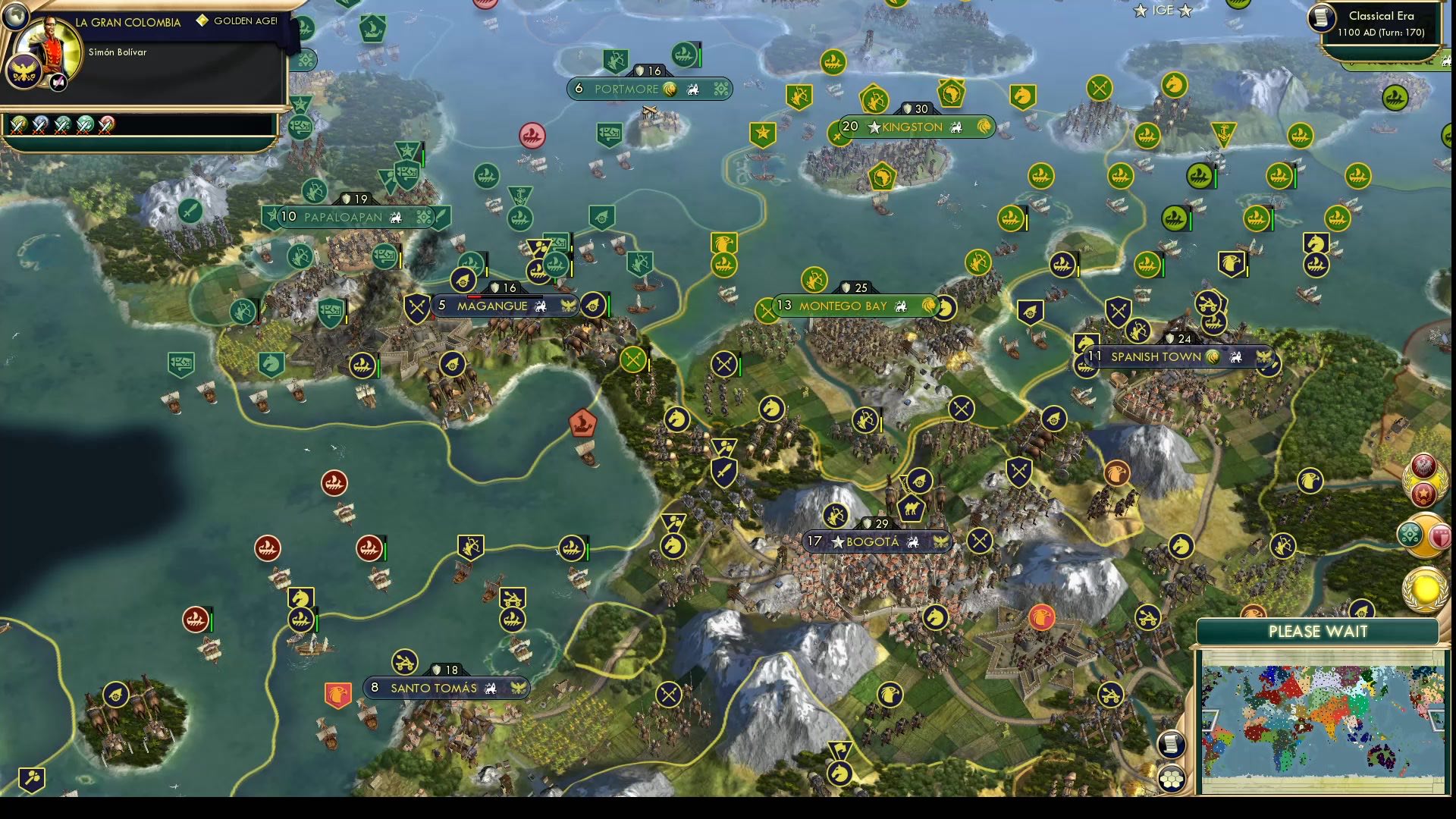Image resolution: width=1456 pixels, height=819 pixels.
Task: Click the scroll notification icon beside the minimap
Action: (x=1171, y=745)
